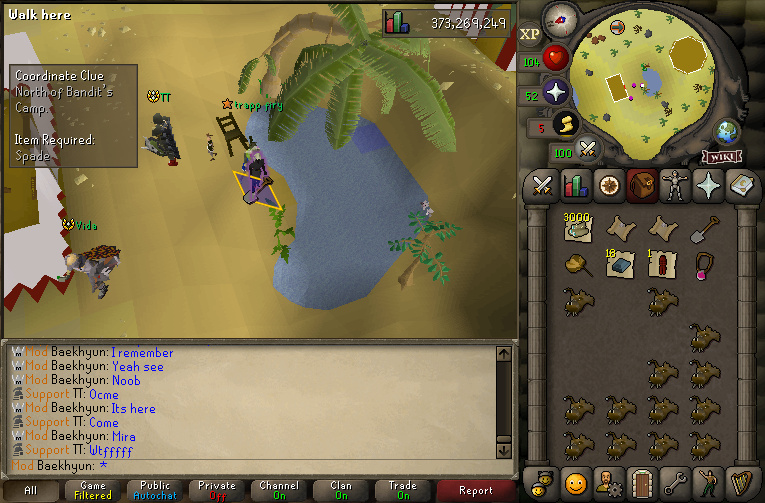The width and height of the screenshot is (765, 503).
Task: Select the spade in the inventory
Action: coord(703,230)
